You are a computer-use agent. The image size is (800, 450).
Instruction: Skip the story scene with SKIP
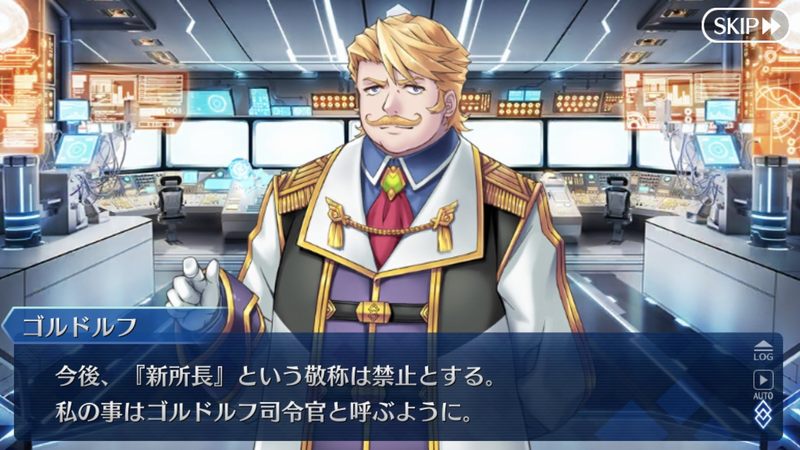(744, 25)
